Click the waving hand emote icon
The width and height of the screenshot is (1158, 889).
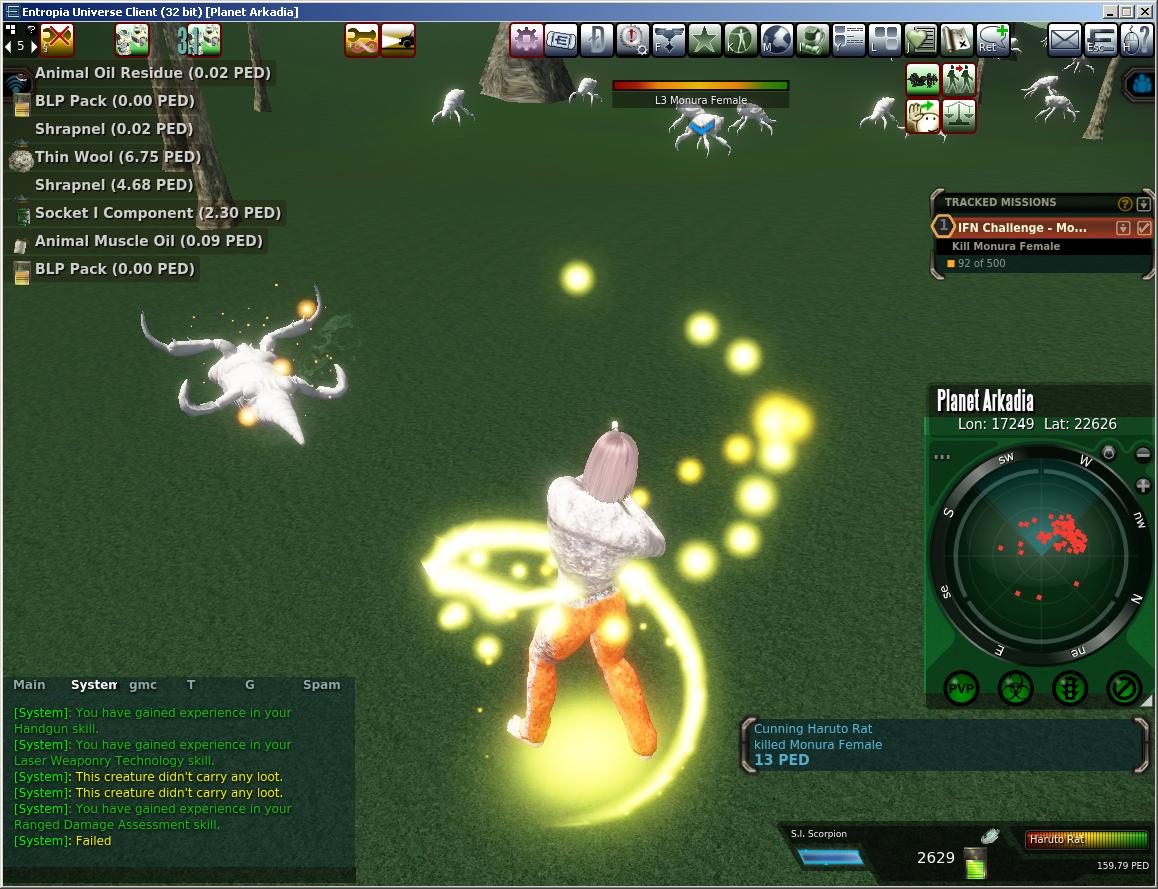pos(922,116)
